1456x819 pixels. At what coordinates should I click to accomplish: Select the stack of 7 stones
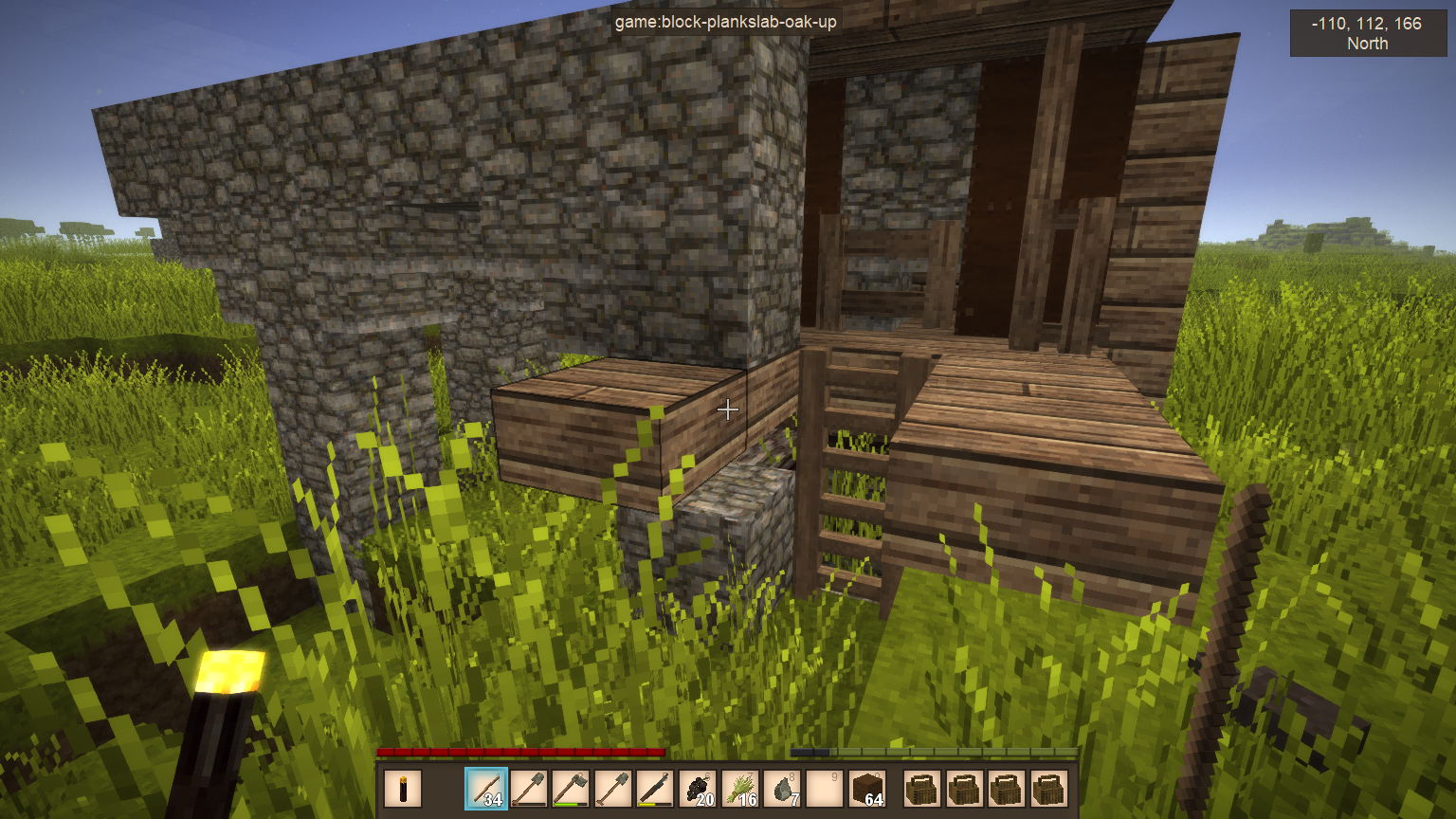pos(784,789)
